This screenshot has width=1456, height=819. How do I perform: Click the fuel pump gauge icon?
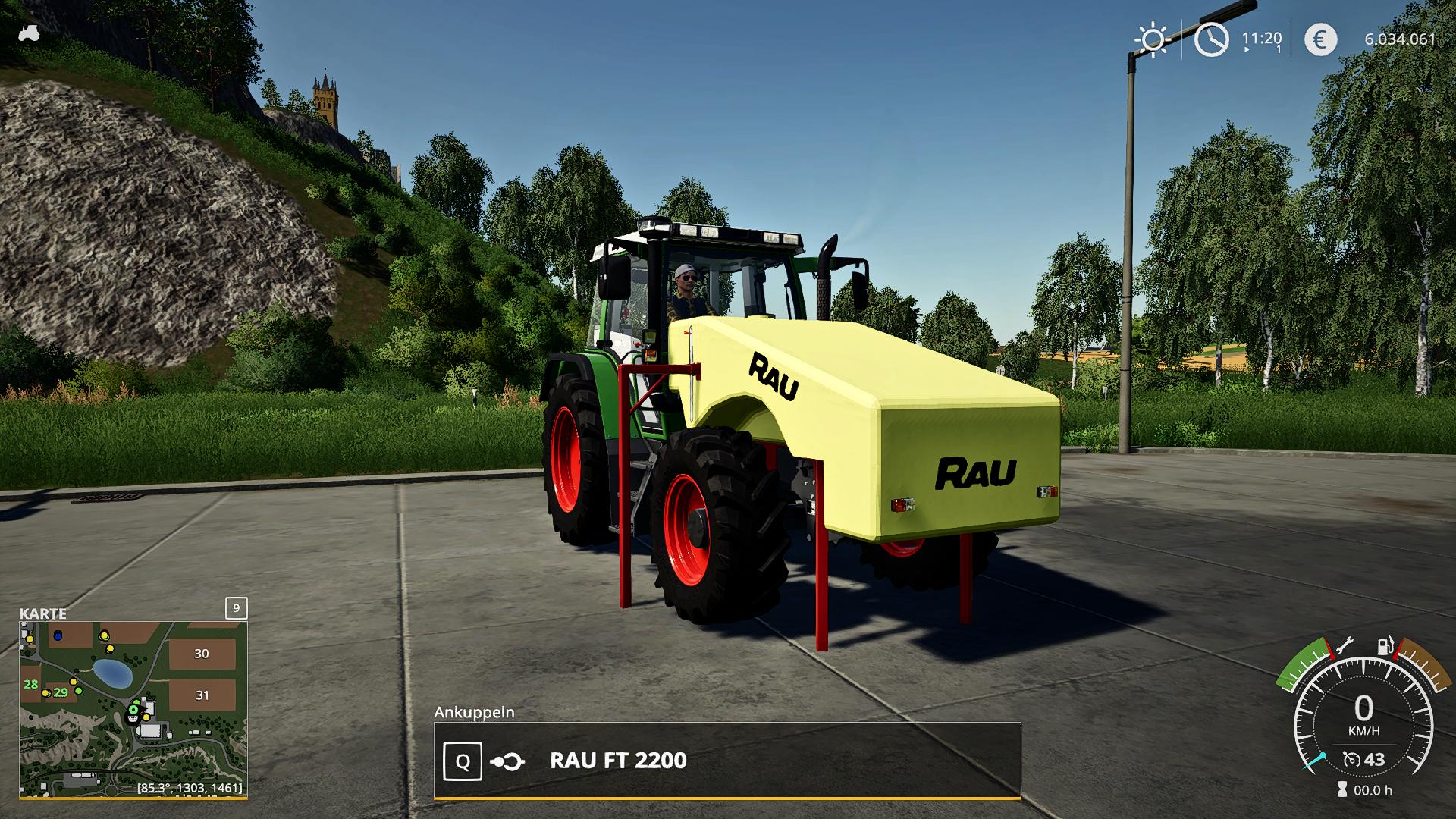tap(1385, 647)
